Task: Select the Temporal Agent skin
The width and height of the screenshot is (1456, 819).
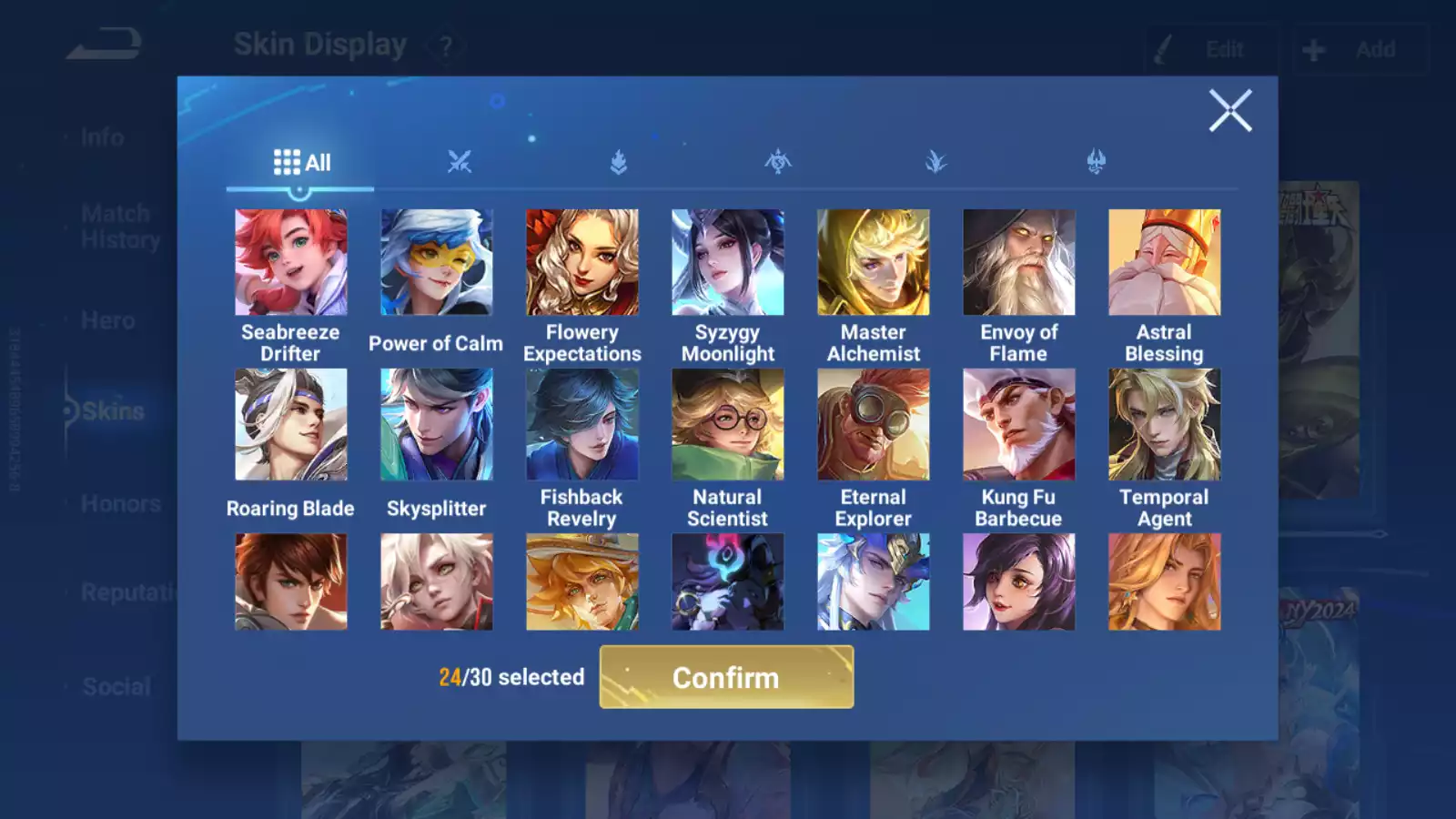Action: [1165, 424]
